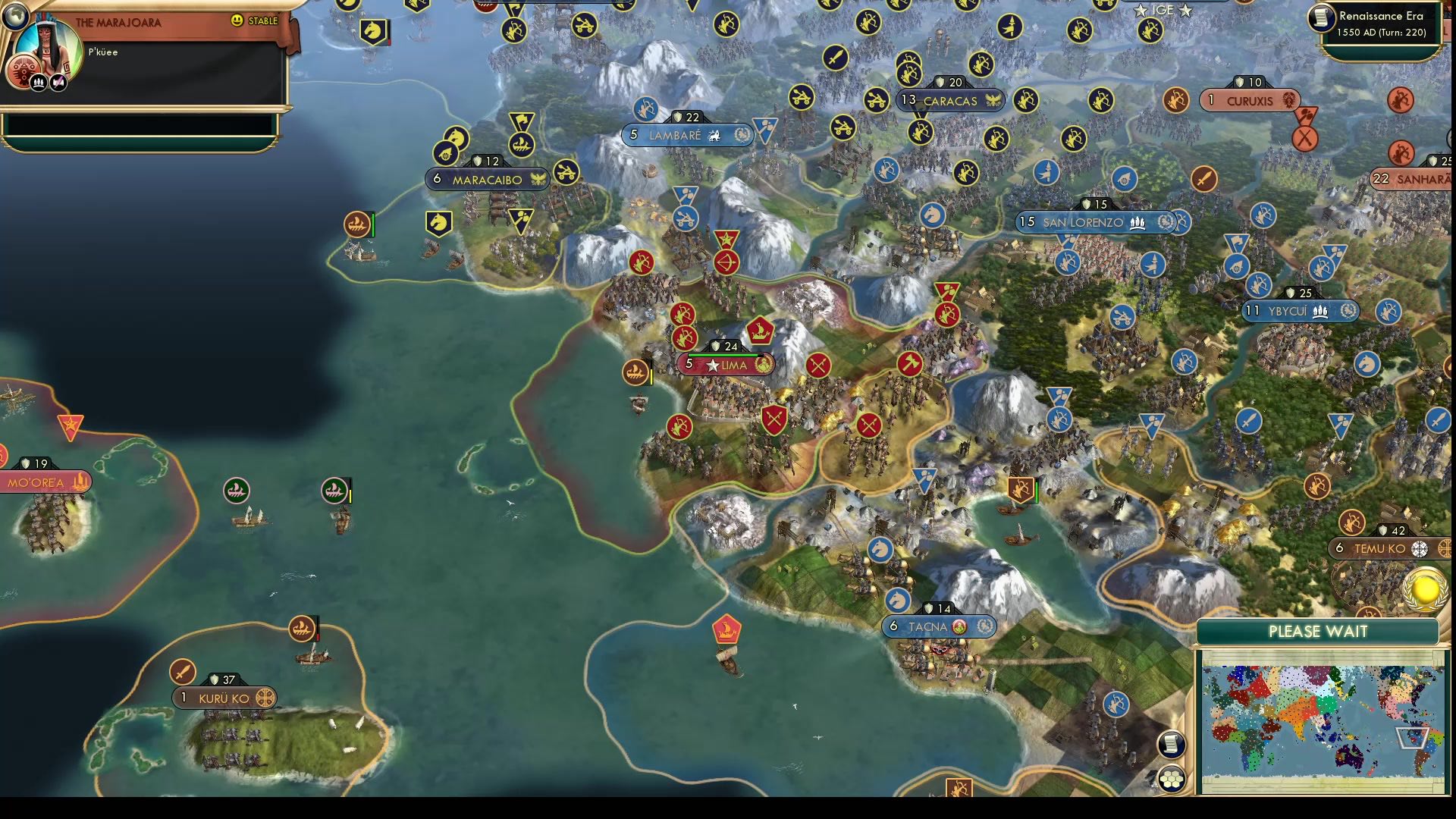This screenshot has height=819, width=1456.
Task: Click the red Marajoara civilization emblem
Action: coord(24,71)
